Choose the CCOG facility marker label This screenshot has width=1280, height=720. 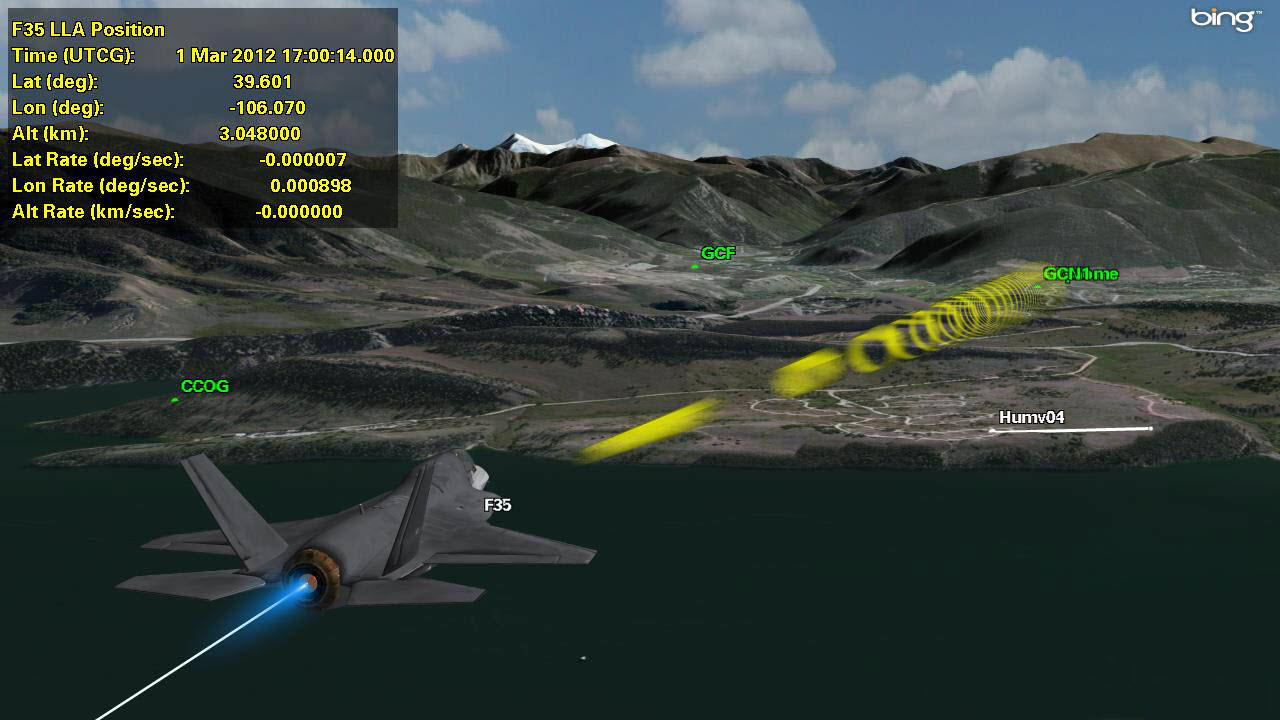tap(205, 387)
